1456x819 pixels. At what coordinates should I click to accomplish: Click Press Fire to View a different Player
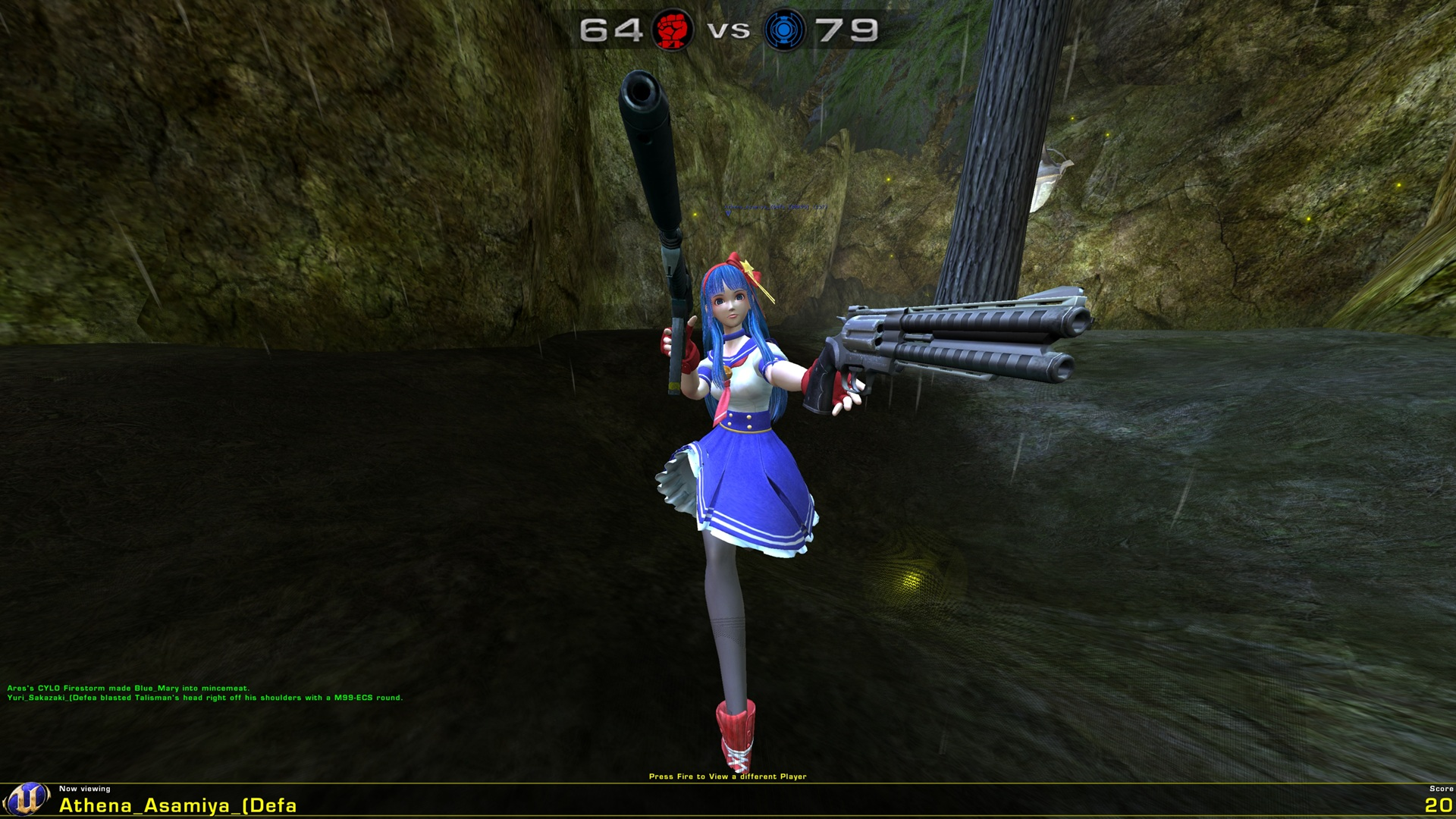[x=728, y=776]
